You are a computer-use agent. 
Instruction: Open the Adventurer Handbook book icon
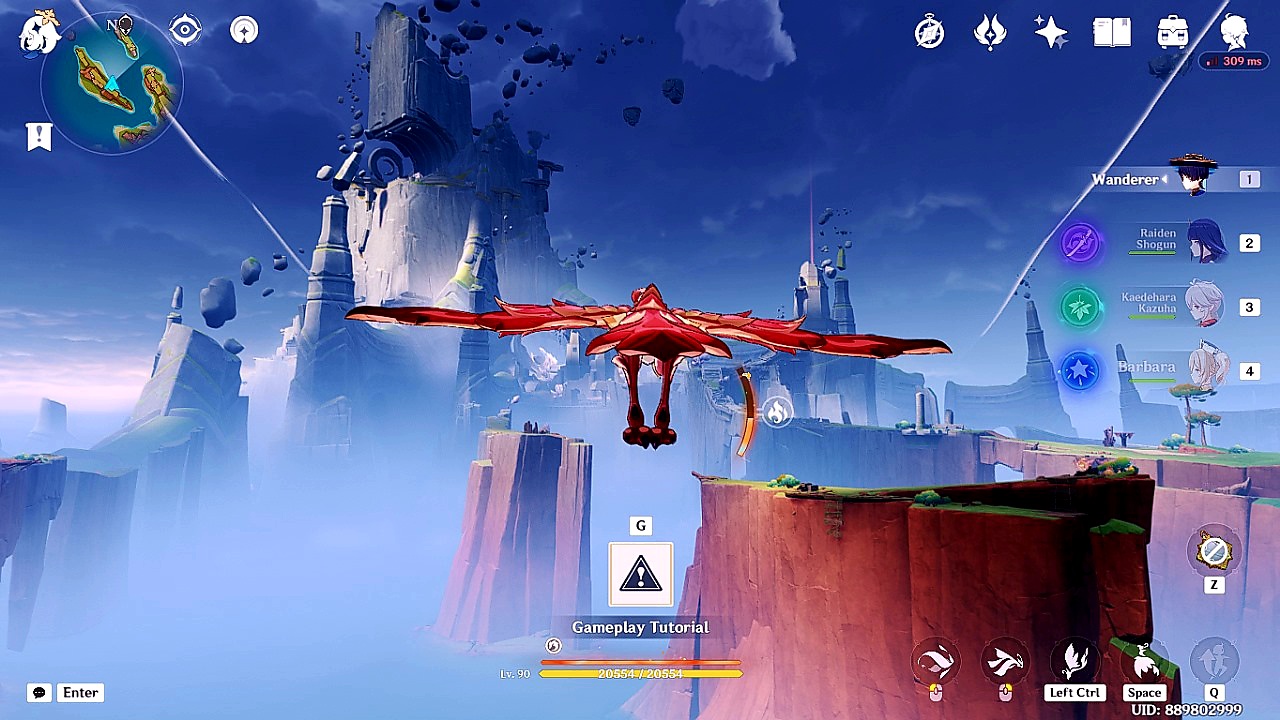coord(1111,31)
